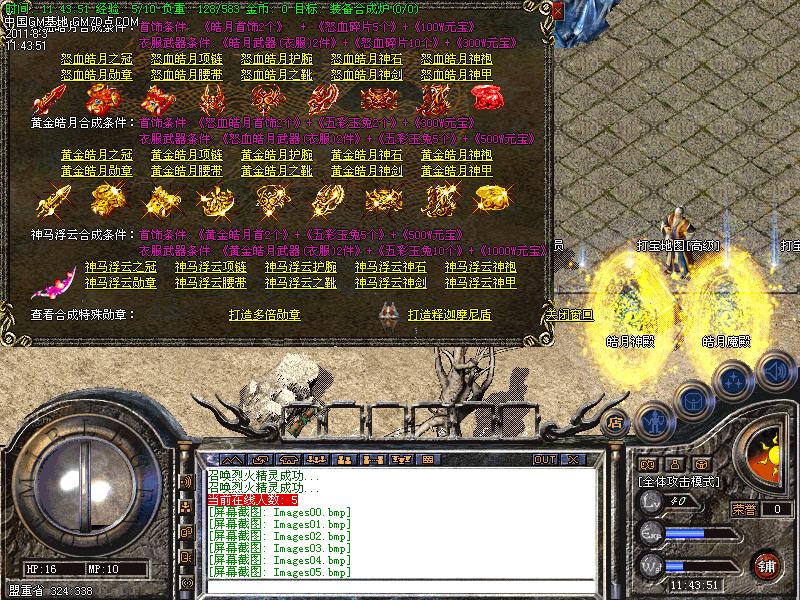Select the 黄金皓月神袍 link

(x=456, y=155)
